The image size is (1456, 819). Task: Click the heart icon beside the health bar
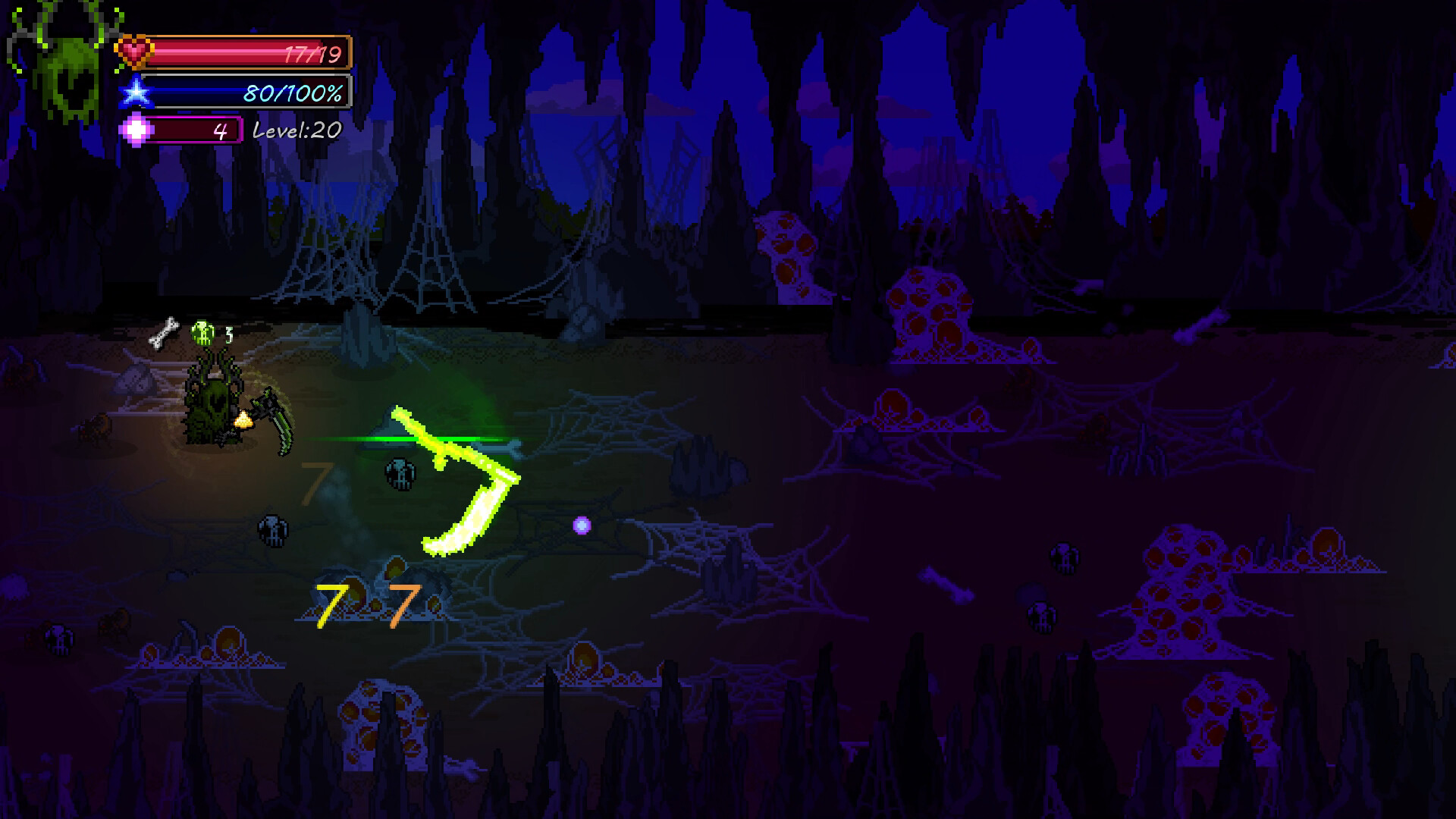coord(135,52)
